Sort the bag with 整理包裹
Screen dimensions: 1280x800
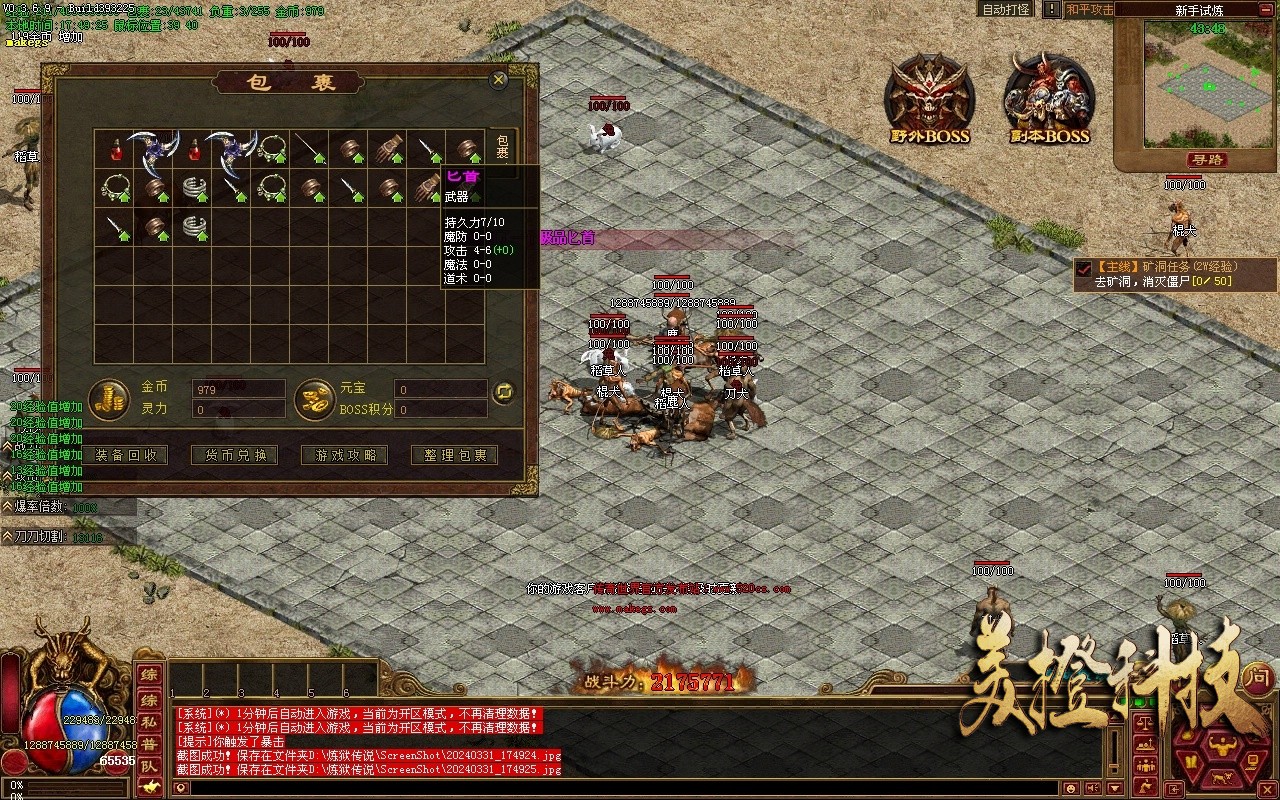tap(455, 455)
